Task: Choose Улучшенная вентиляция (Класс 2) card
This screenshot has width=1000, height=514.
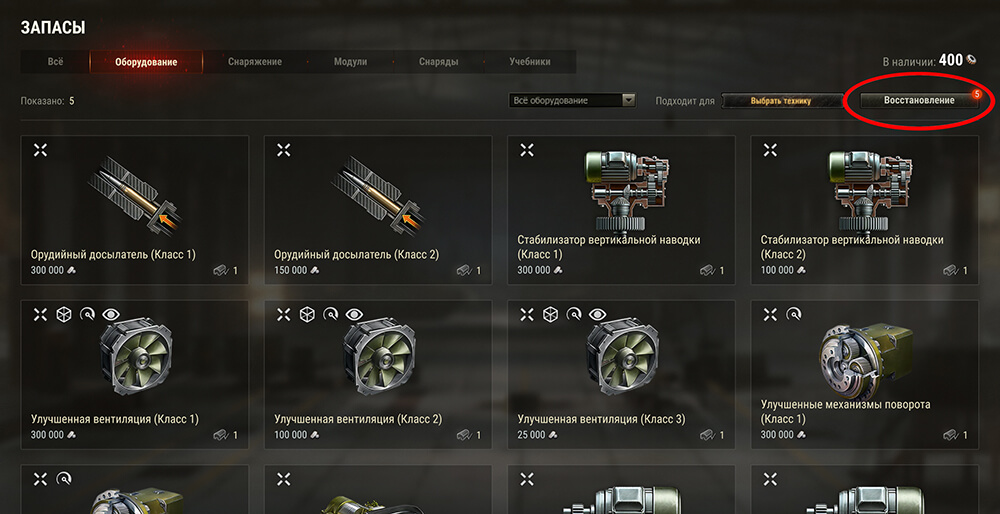Action: click(x=378, y=374)
